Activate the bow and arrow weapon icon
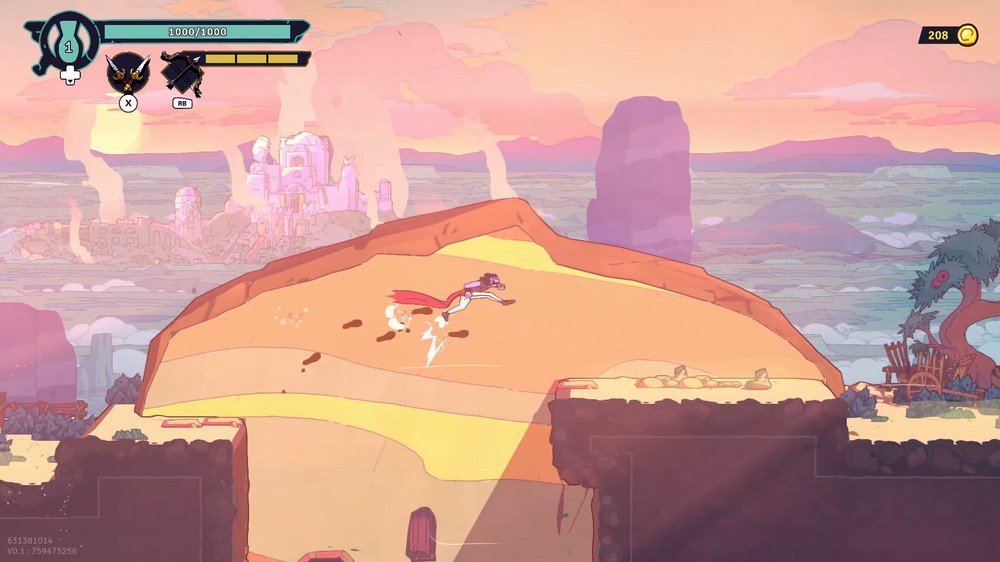The height and width of the screenshot is (562, 1000). pyautogui.click(x=182, y=72)
